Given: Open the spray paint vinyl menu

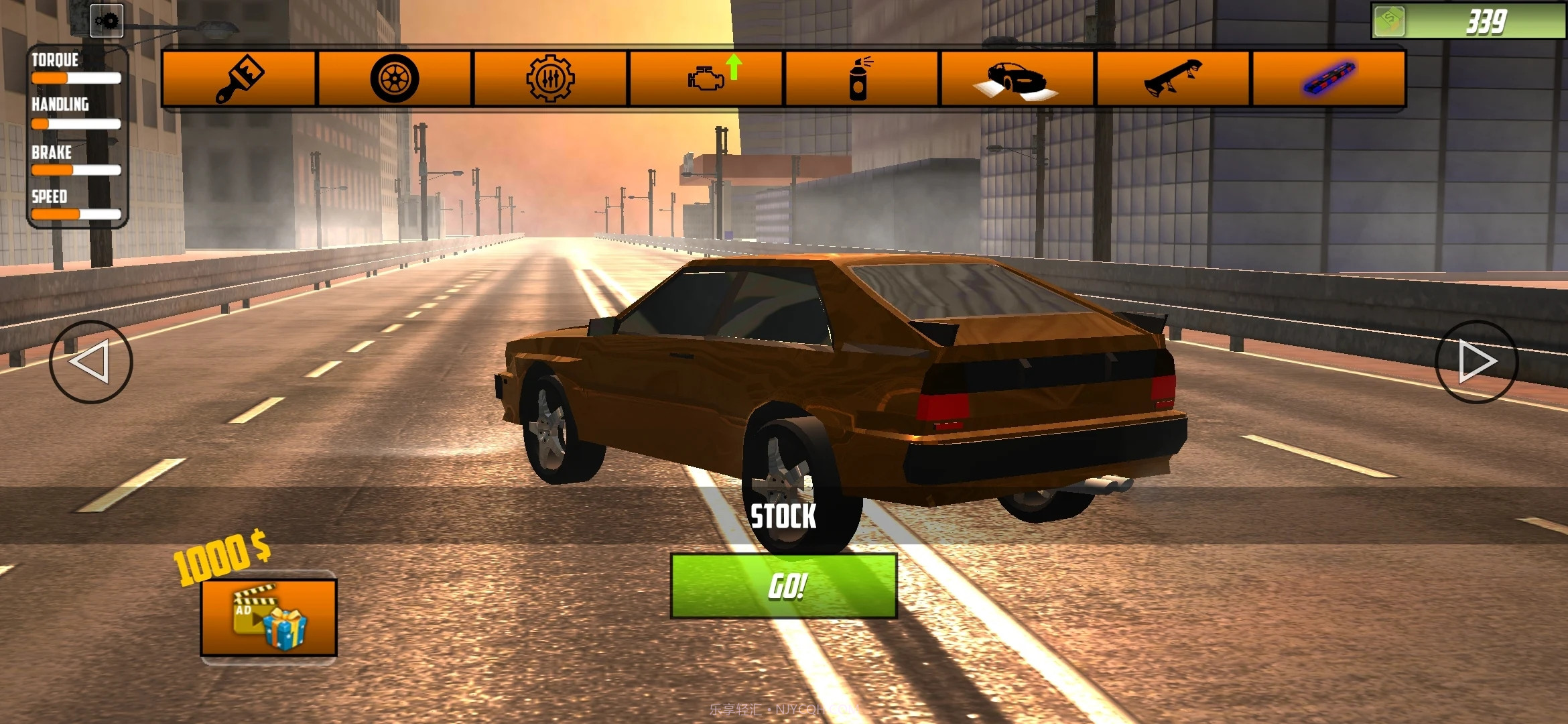Looking at the screenshot, I should pyautogui.click(x=860, y=78).
